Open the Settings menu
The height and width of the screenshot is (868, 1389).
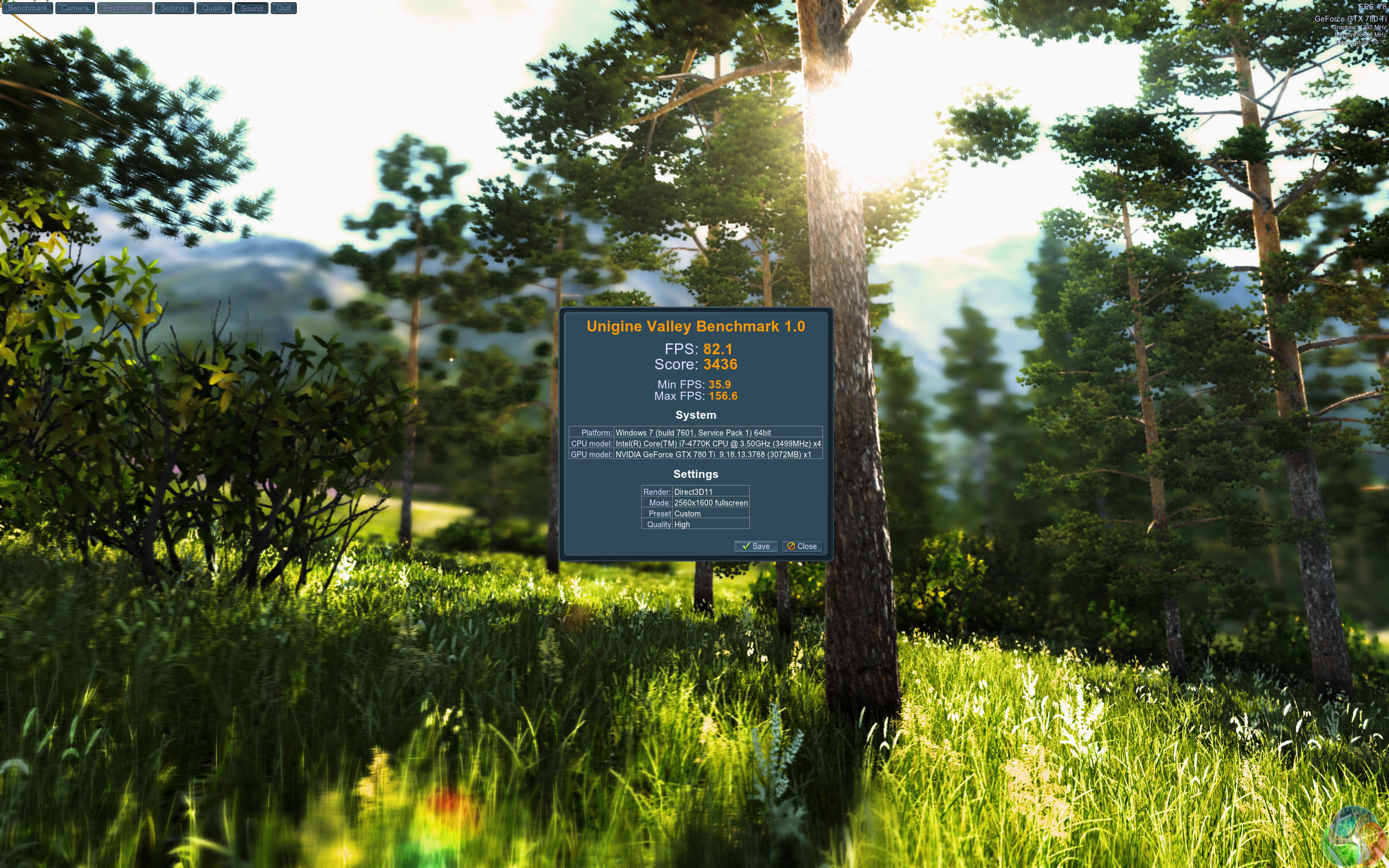174,8
